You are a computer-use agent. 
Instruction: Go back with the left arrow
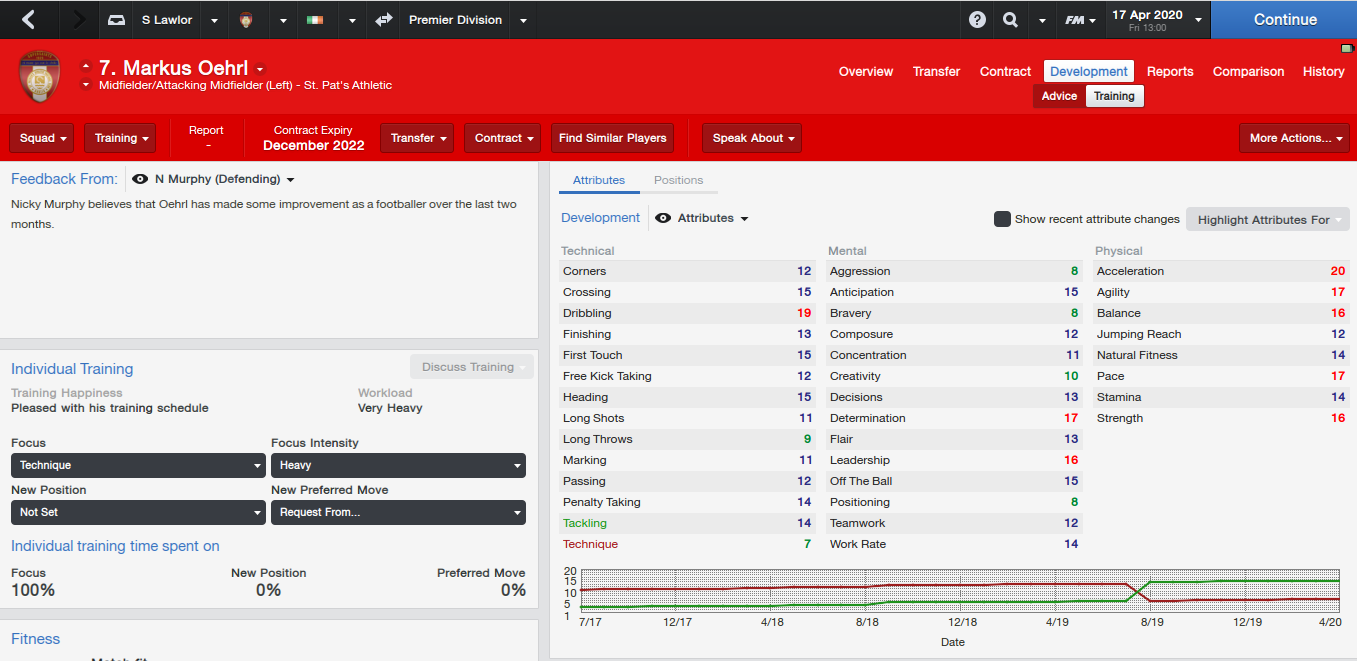pyautogui.click(x=29, y=19)
